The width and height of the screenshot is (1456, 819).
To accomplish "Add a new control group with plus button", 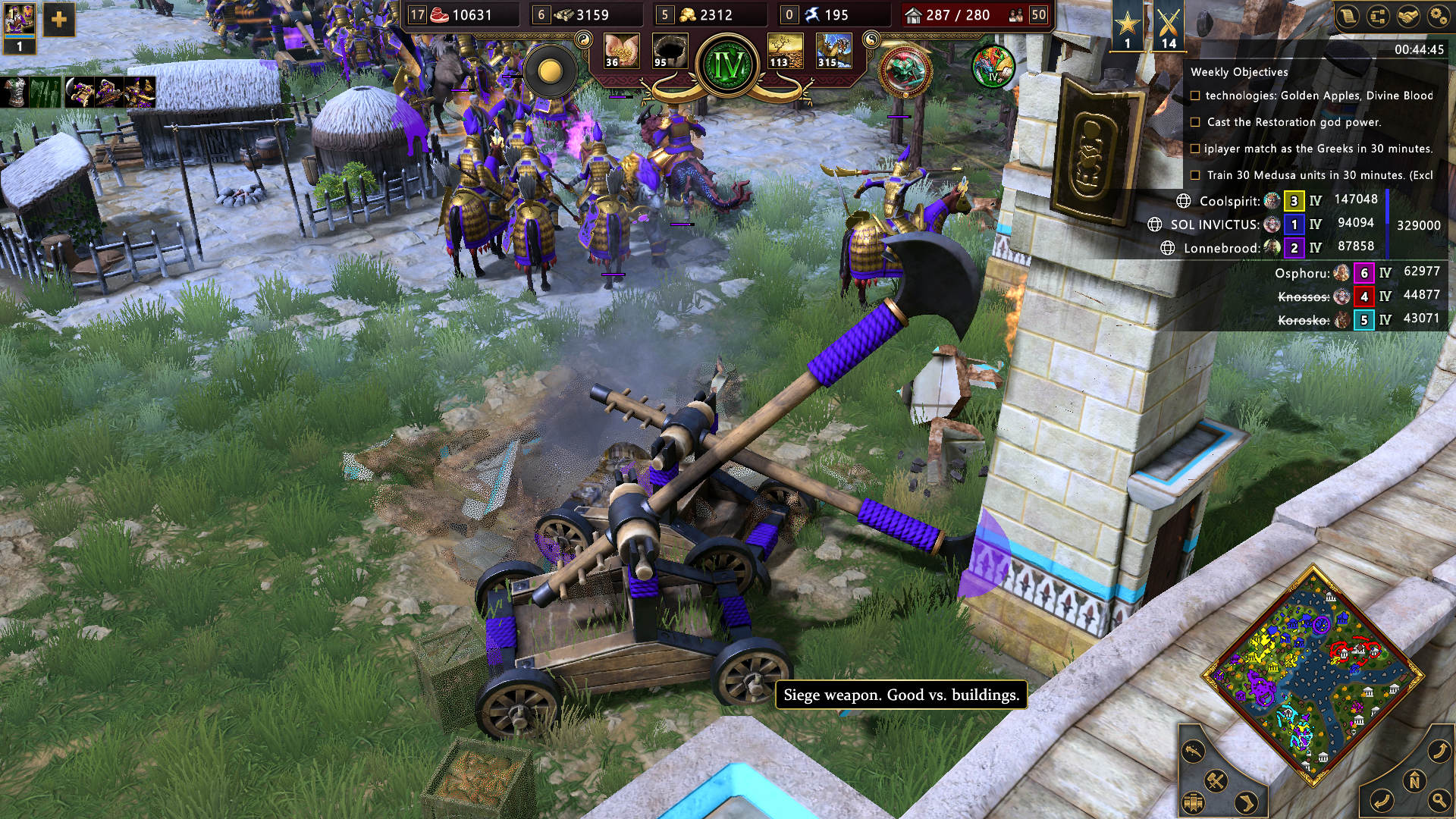I will tap(59, 20).
